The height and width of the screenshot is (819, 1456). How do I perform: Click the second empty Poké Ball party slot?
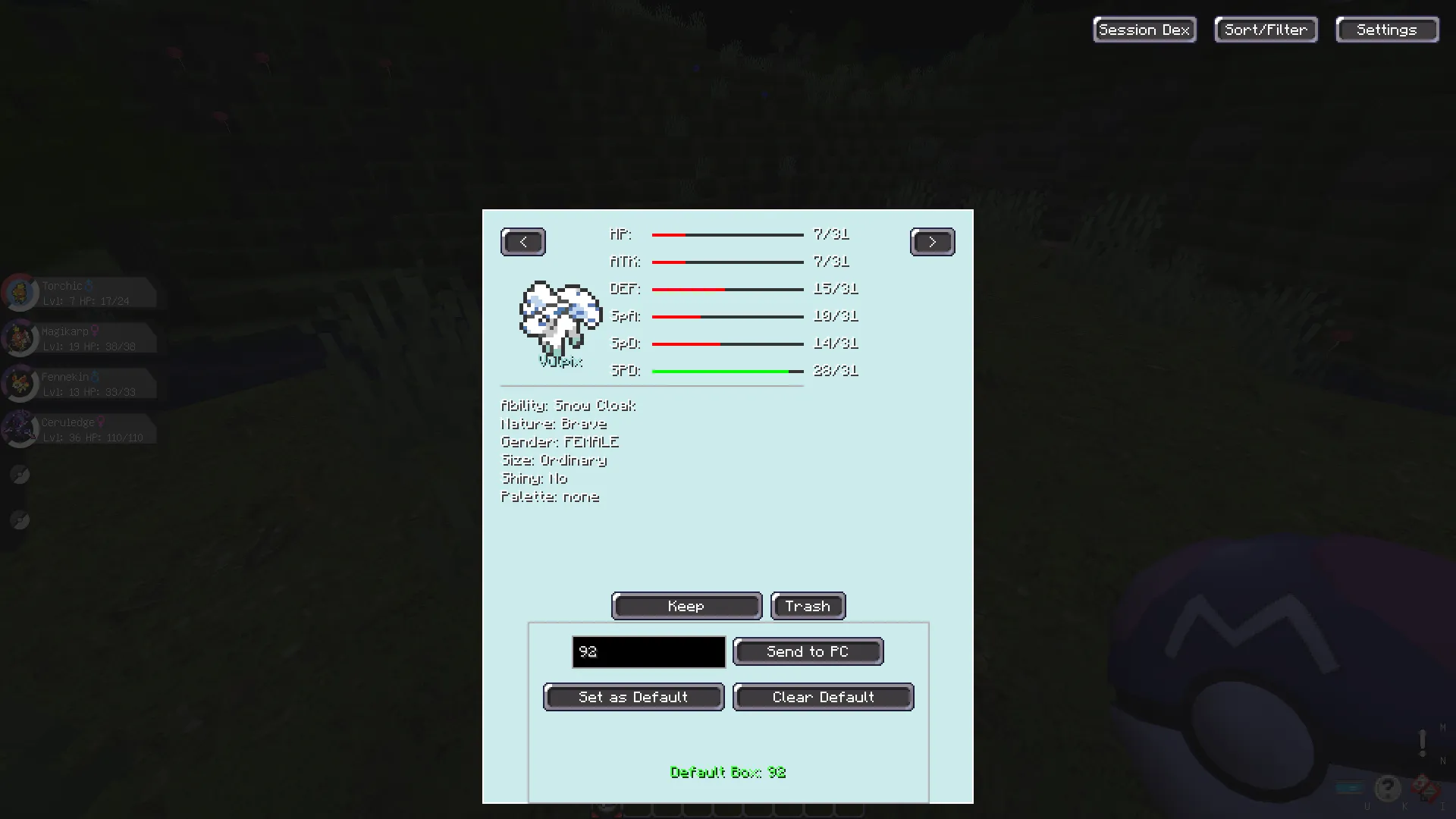[x=20, y=520]
